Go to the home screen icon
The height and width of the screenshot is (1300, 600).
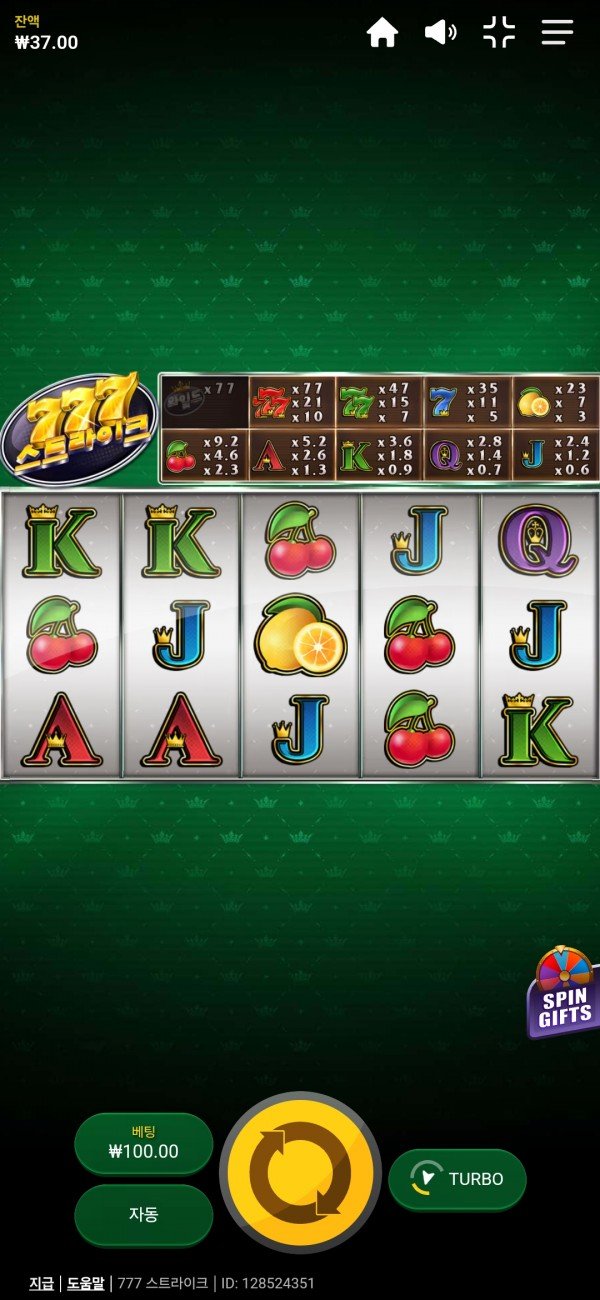point(382,33)
